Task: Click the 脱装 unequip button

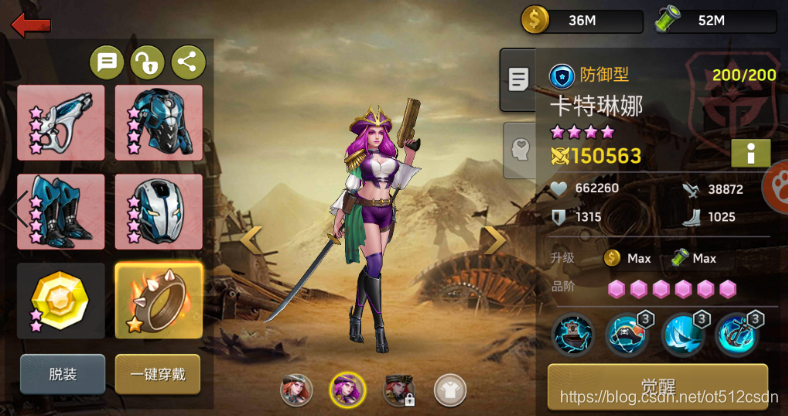Action: (x=62, y=374)
